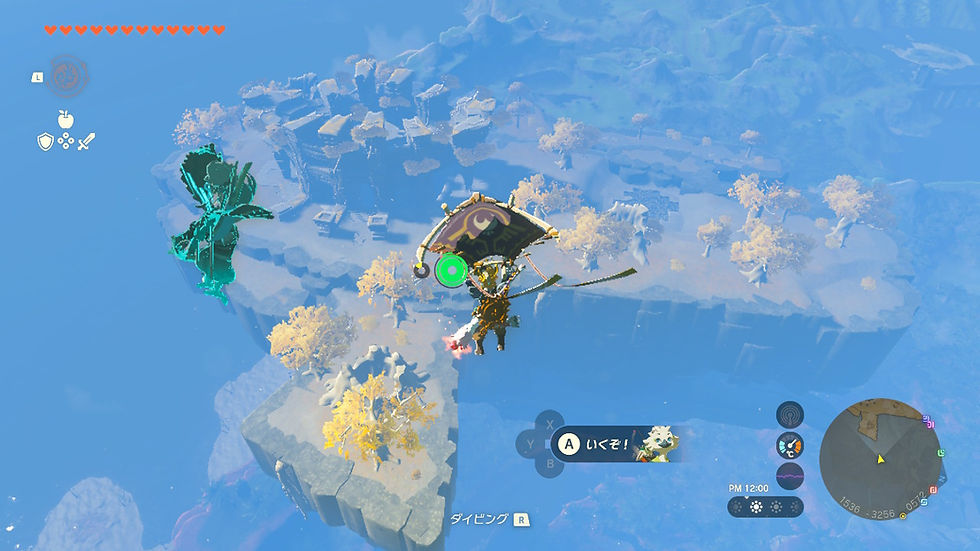Click the purple noise level meter

tap(789, 476)
